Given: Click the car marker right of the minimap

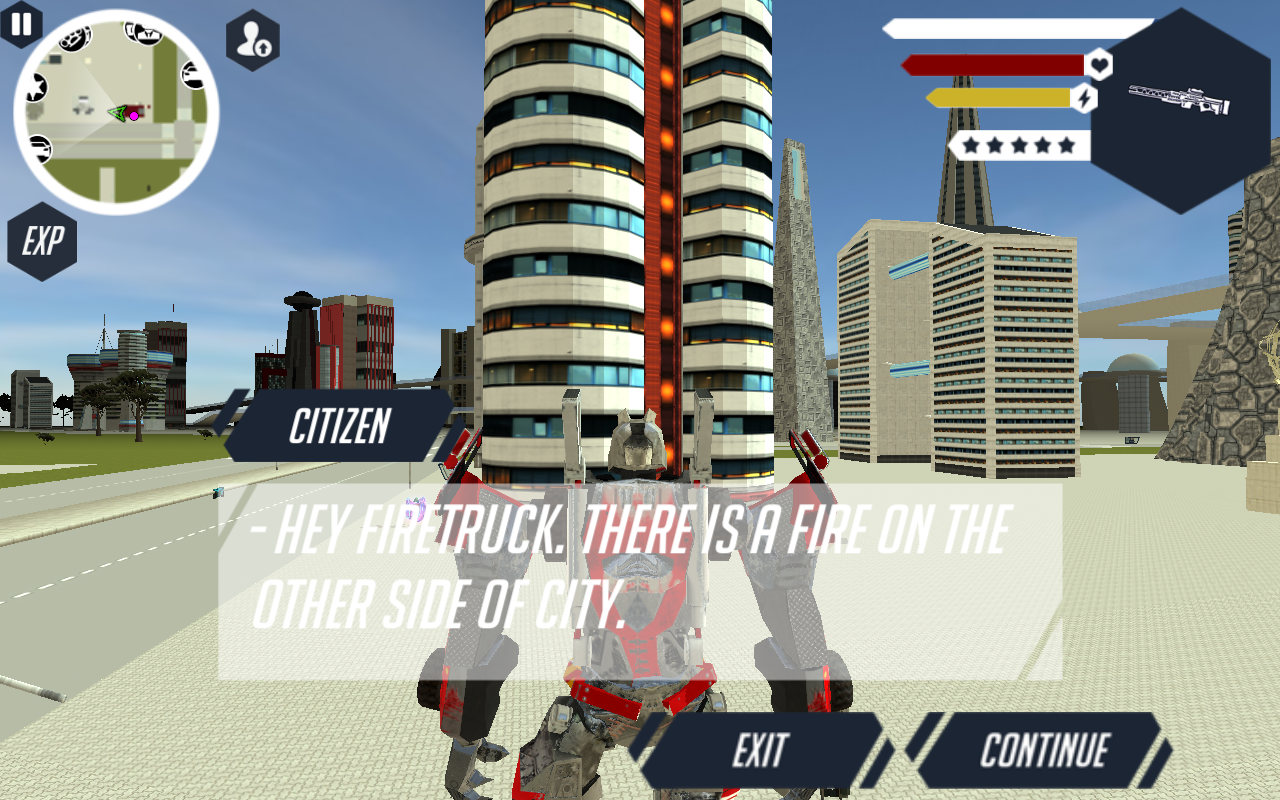Looking at the screenshot, I should click(194, 74).
